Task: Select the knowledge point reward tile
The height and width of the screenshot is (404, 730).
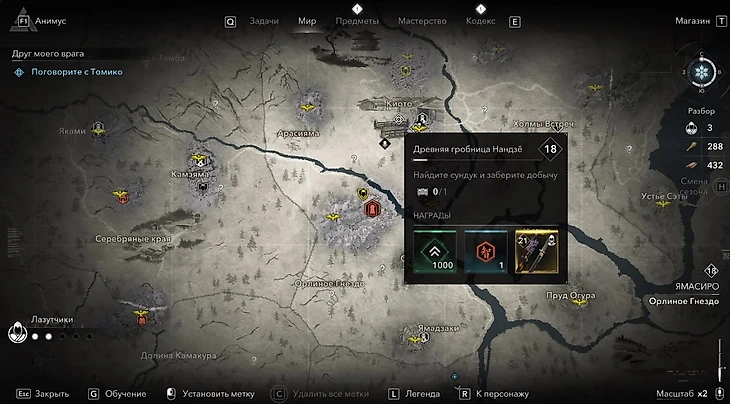Action: [485, 251]
